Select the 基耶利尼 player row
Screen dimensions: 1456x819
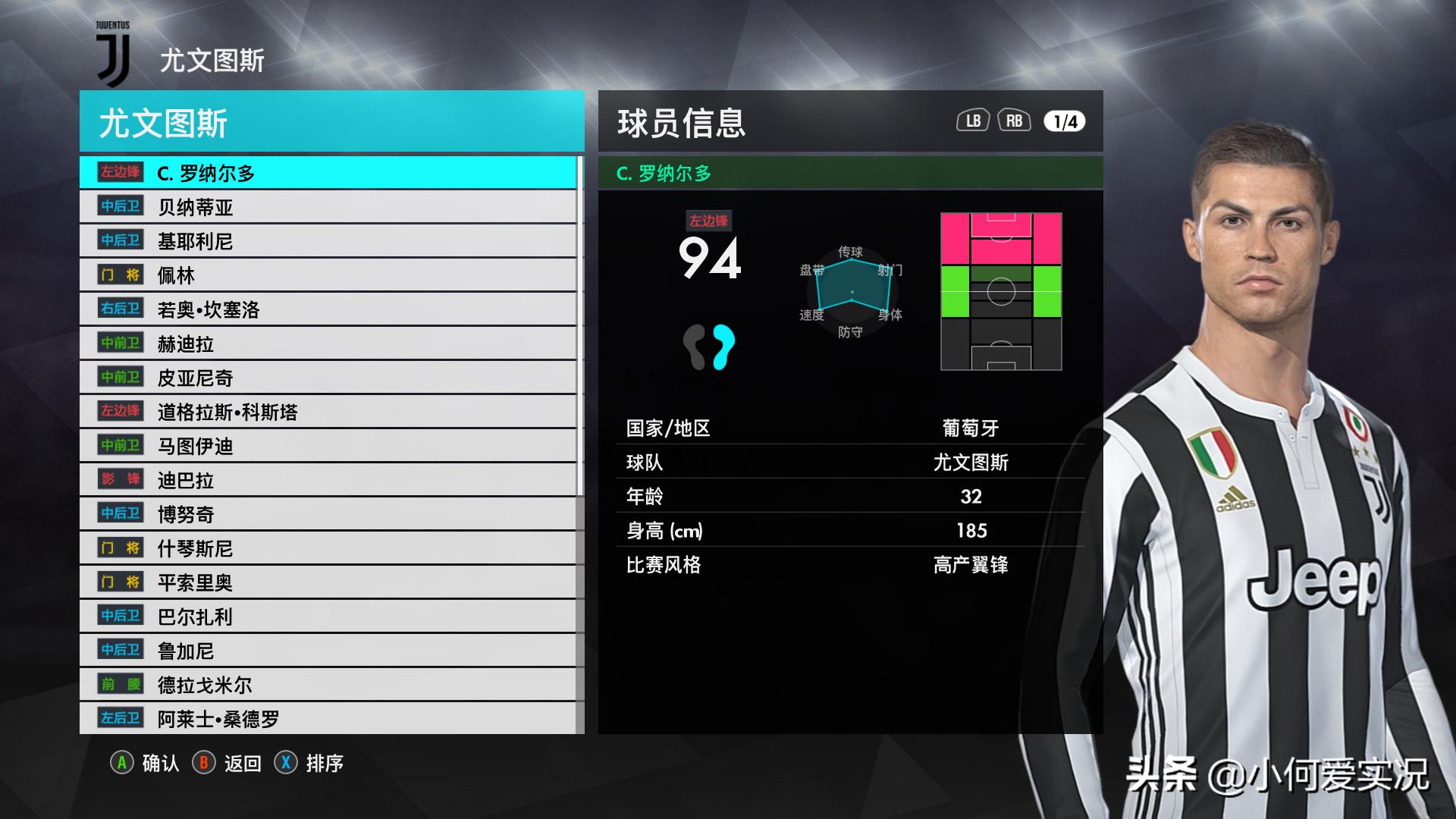click(x=328, y=241)
